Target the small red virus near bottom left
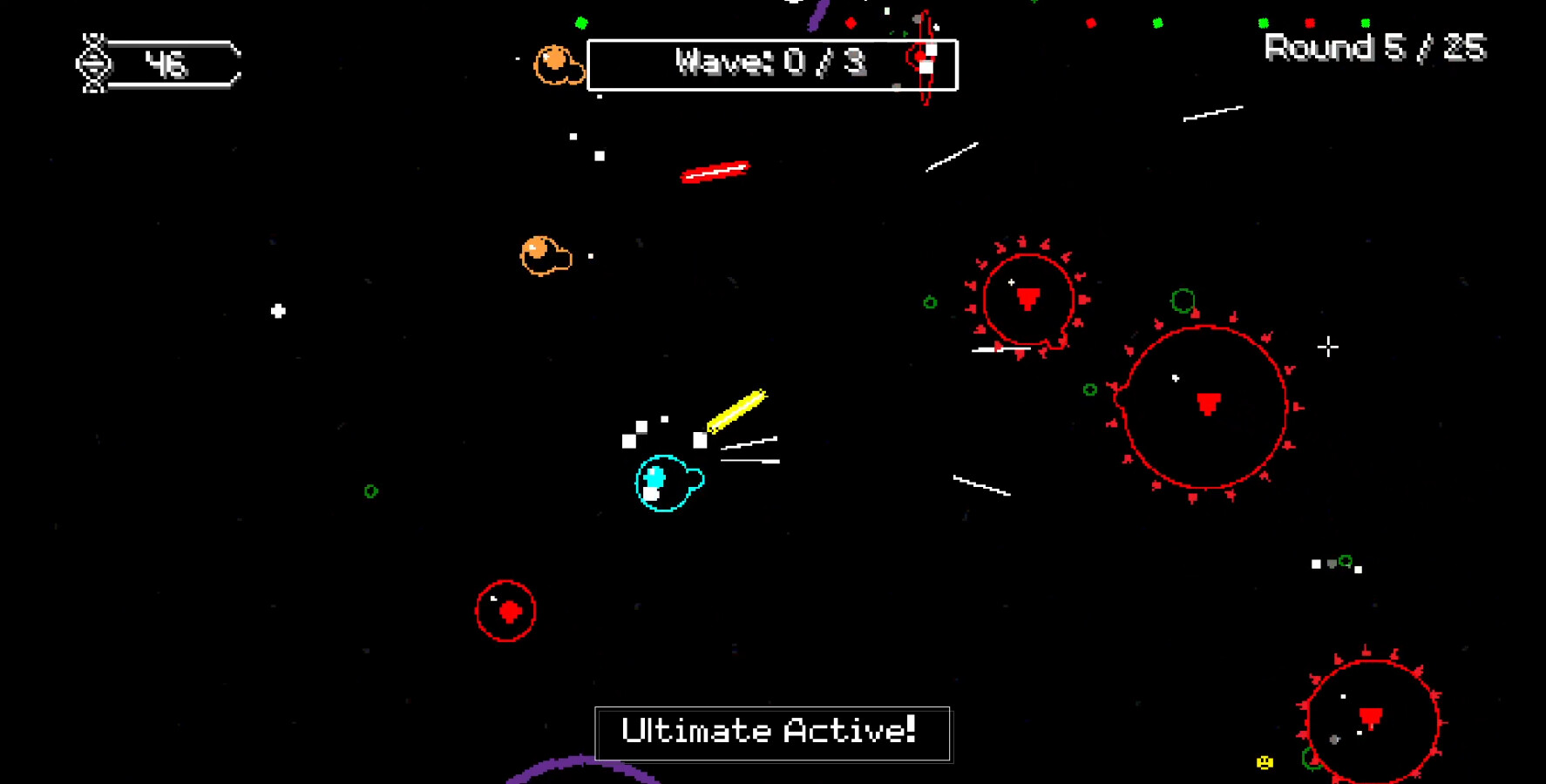The width and height of the screenshot is (1546, 784). tap(505, 611)
